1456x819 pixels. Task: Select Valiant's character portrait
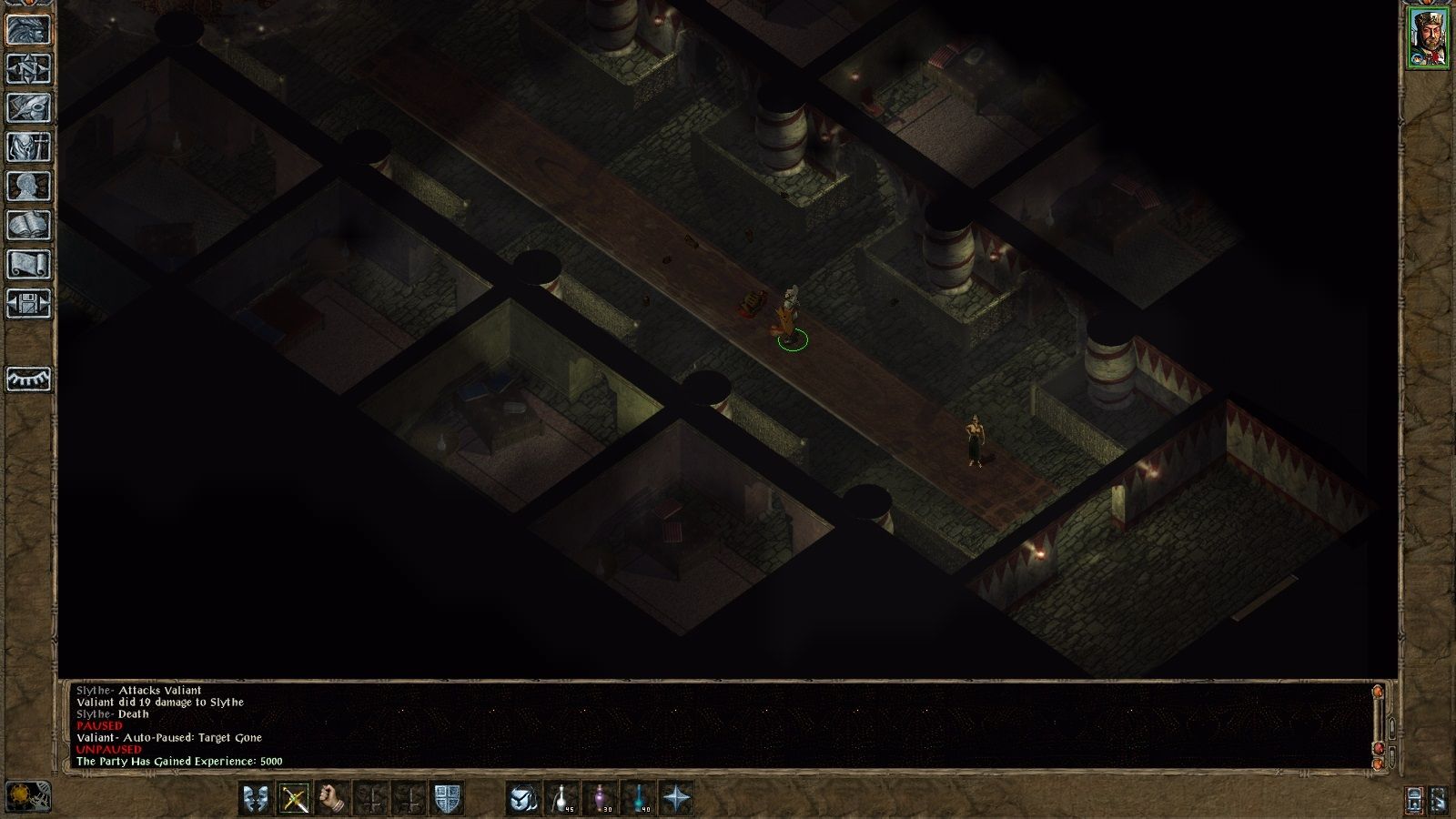point(1428,37)
